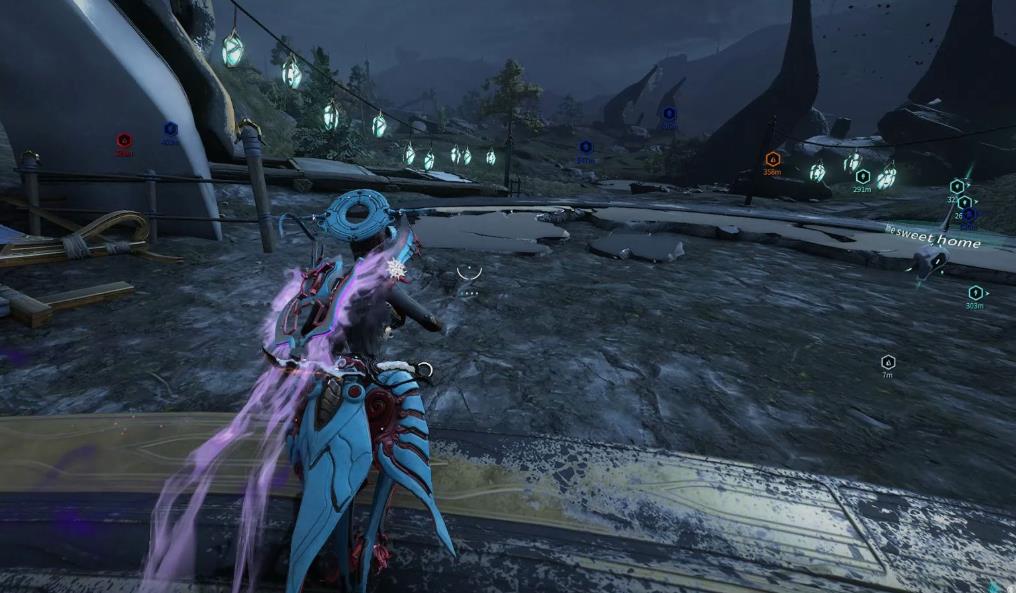Click the white 7m waypoint marker
1016x593 pixels.
pos(887,362)
